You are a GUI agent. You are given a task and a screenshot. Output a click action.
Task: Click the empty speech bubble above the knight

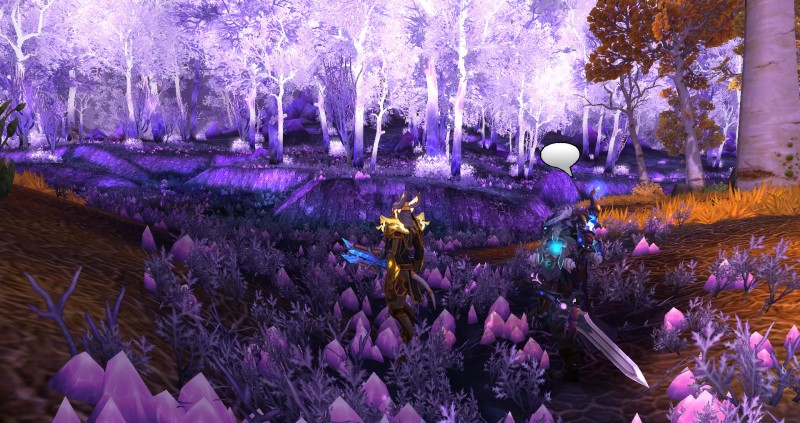[560, 156]
